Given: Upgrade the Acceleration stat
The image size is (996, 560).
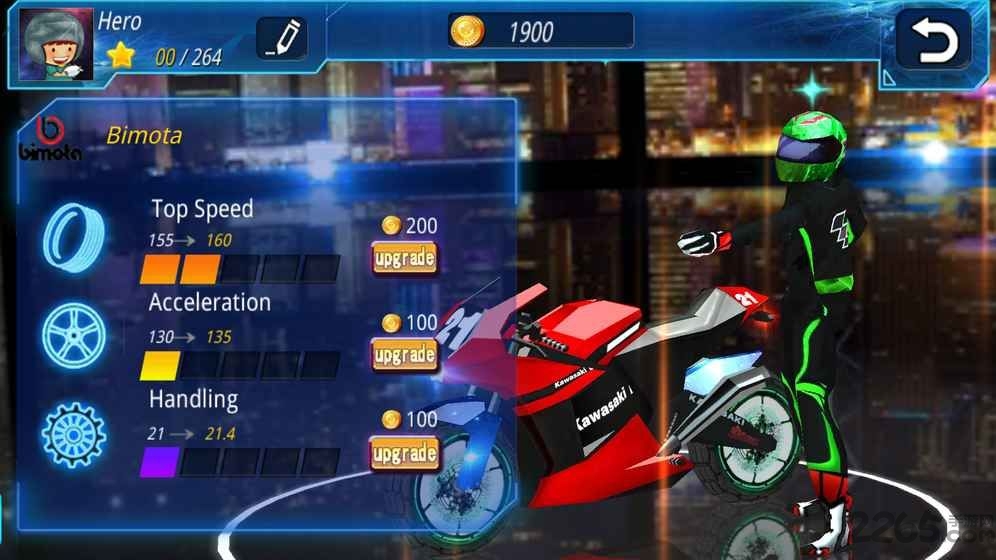Looking at the screenshot, I should tap(404, 355).
